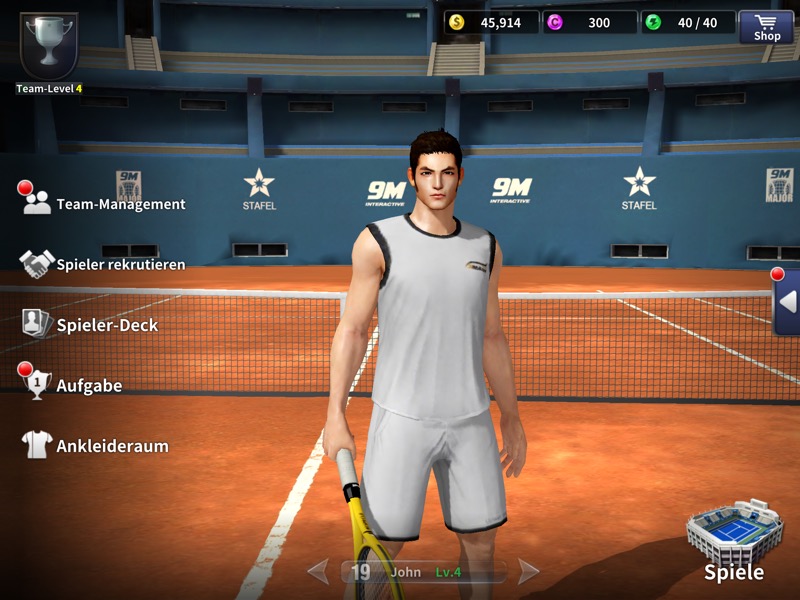Tap the green energy counter
The height and width of the screenshot is (600, 800).
pyautogui.click(x=687, y=22)
